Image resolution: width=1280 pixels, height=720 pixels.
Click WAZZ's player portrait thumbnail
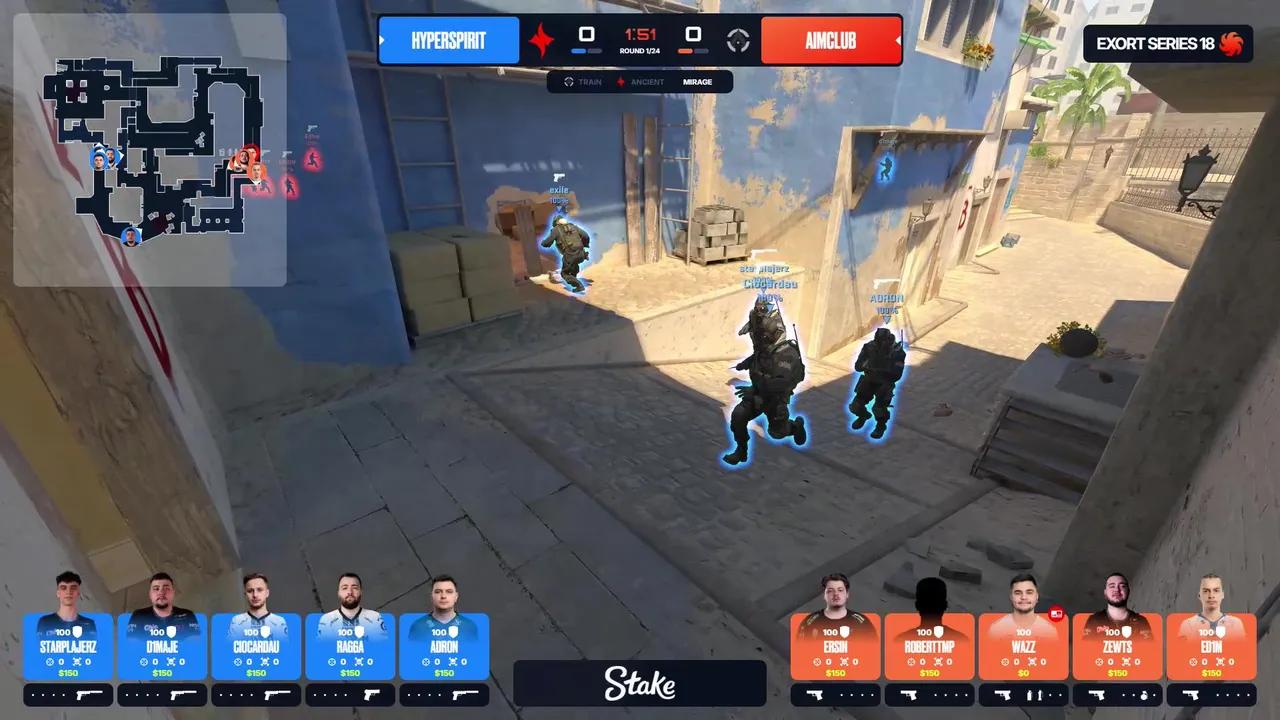click(1022, 595)
